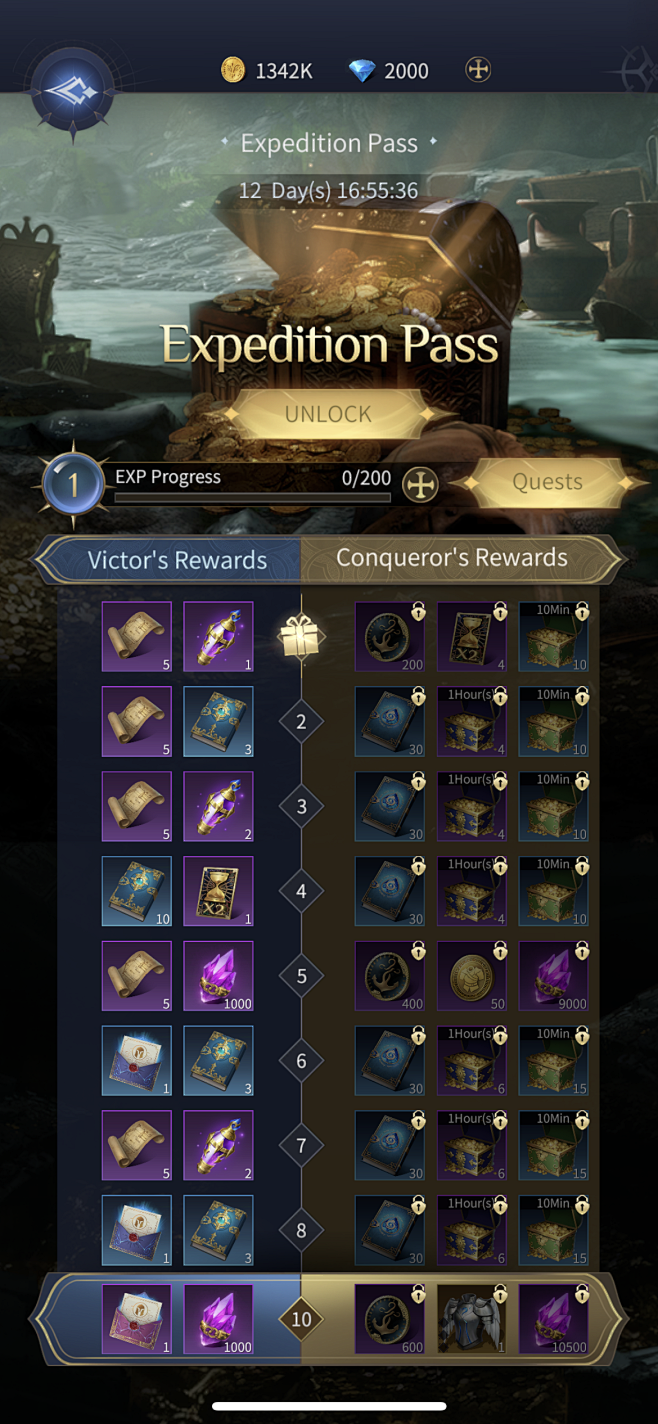The image size is (658, 1424).
Task: Tap the locked 50 gold coin reward
Action: point(471,976)
